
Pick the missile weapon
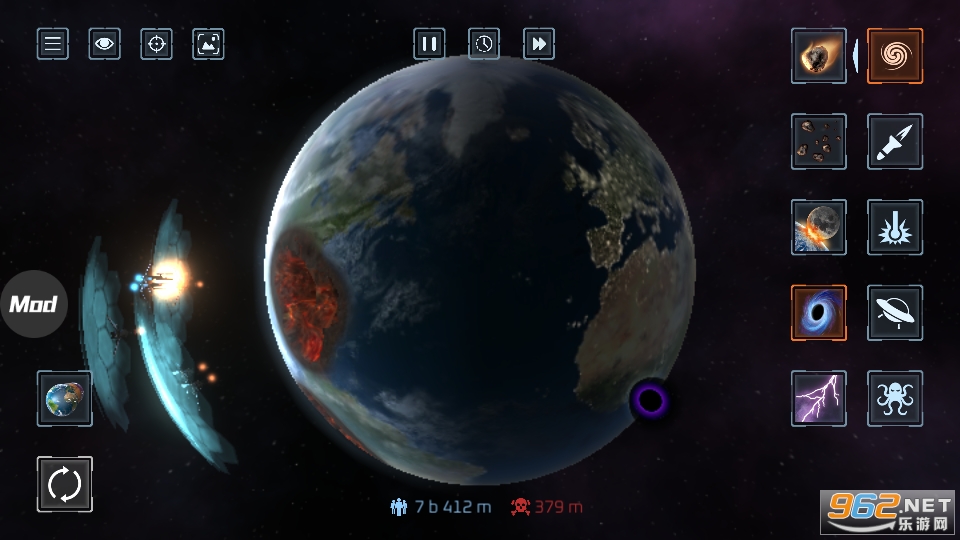click(895, 141)
